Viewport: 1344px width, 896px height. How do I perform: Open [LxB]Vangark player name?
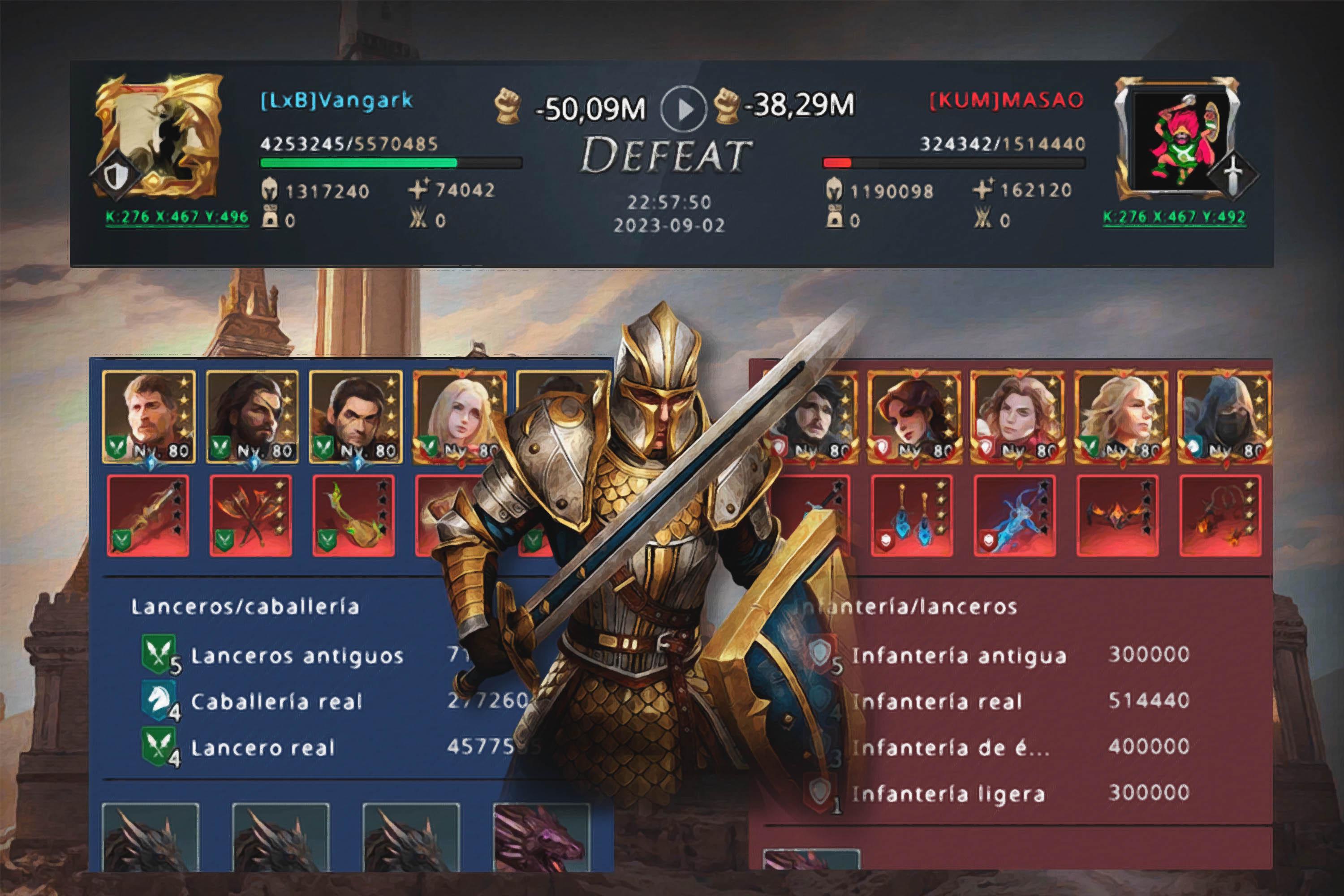tap(336, 100)
